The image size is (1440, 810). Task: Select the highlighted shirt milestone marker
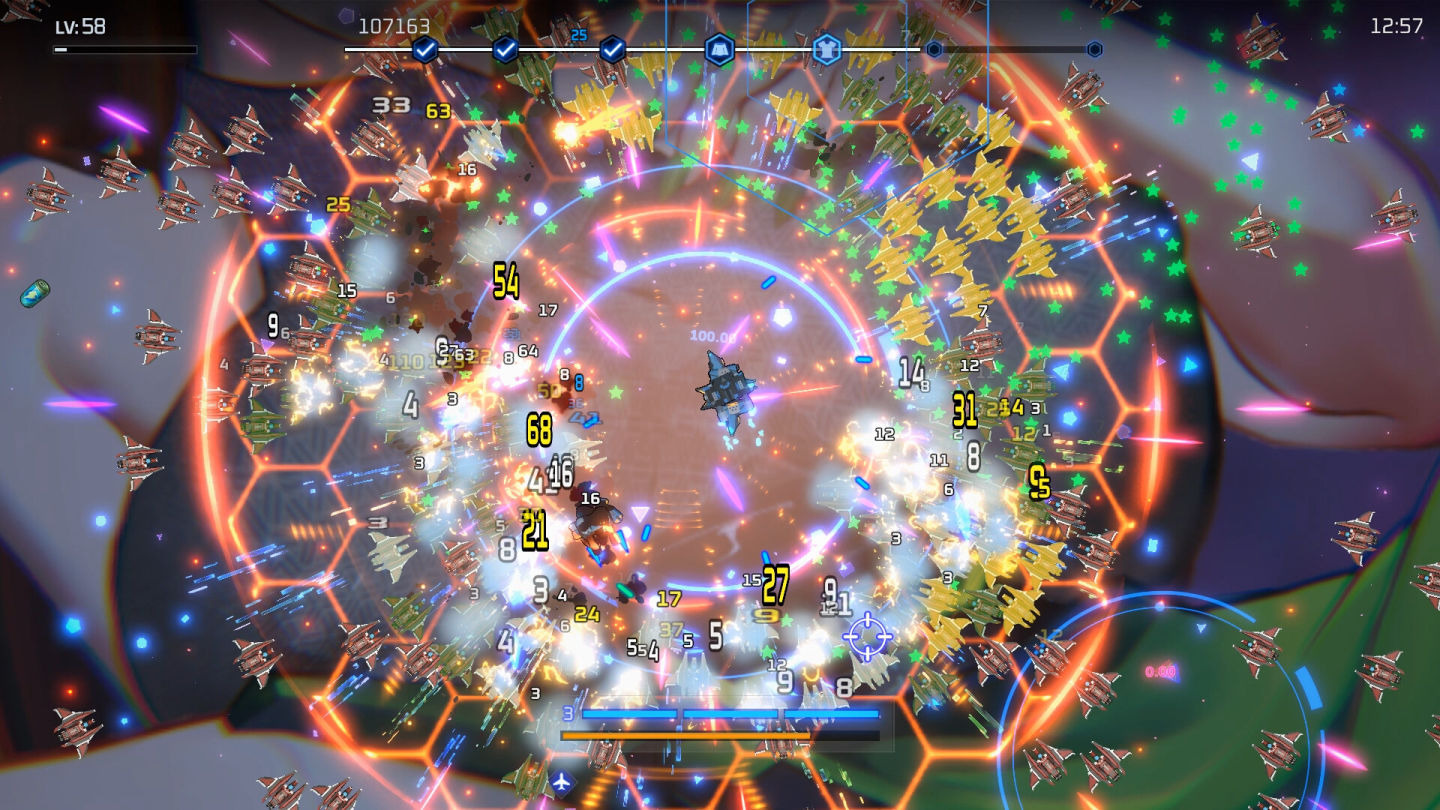click(826, 49)
